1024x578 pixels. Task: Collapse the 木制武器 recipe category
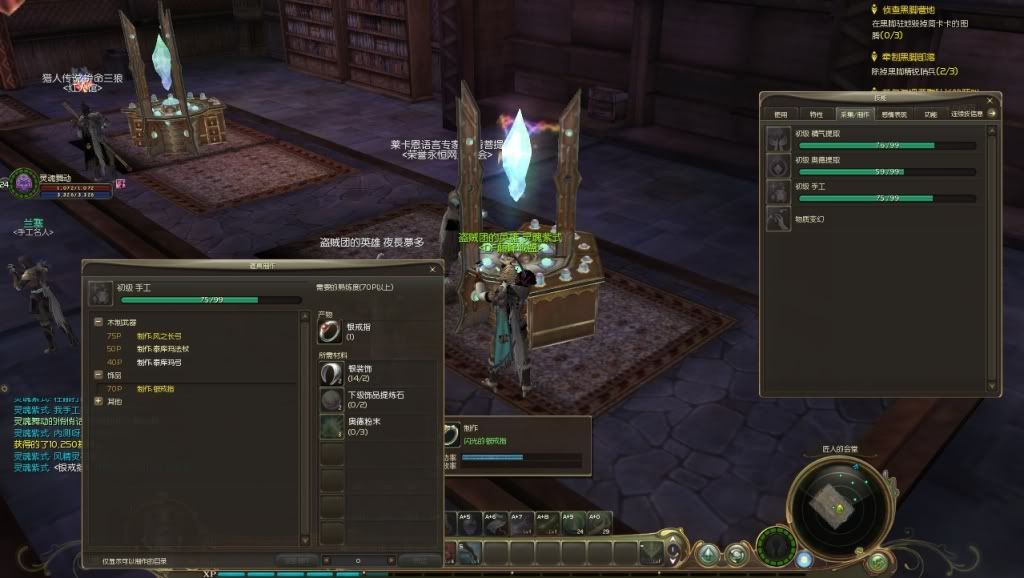click(99, 323)
